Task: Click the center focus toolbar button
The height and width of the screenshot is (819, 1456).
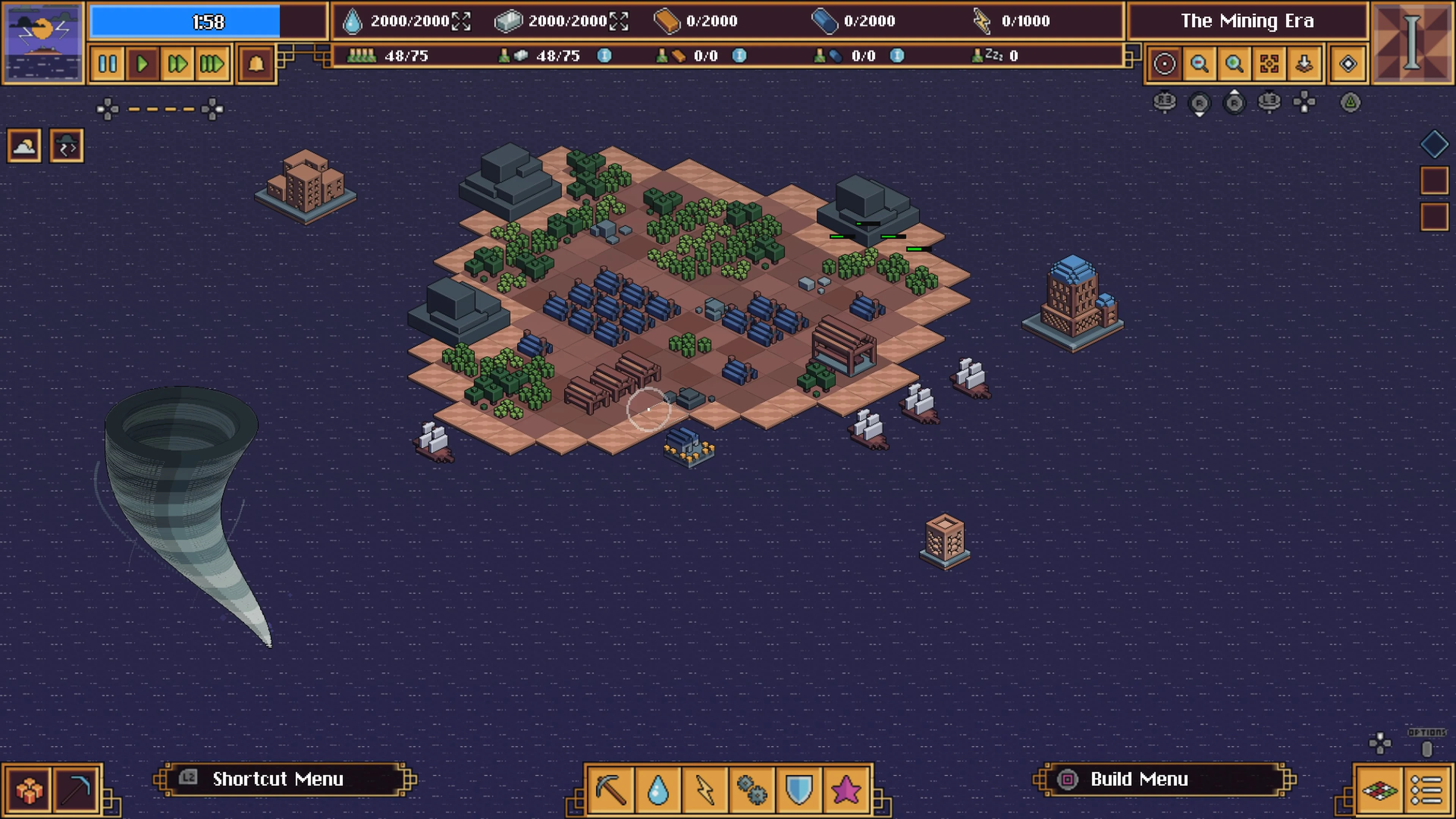Action: point(1269,63)
